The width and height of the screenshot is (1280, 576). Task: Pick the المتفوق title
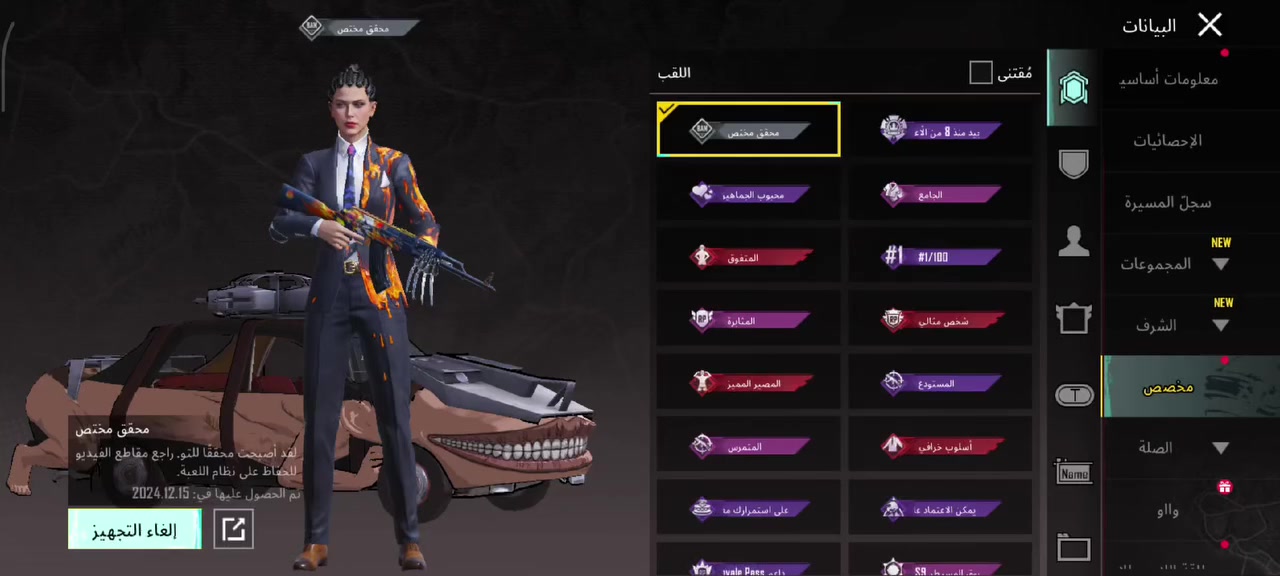coord(749,257)
